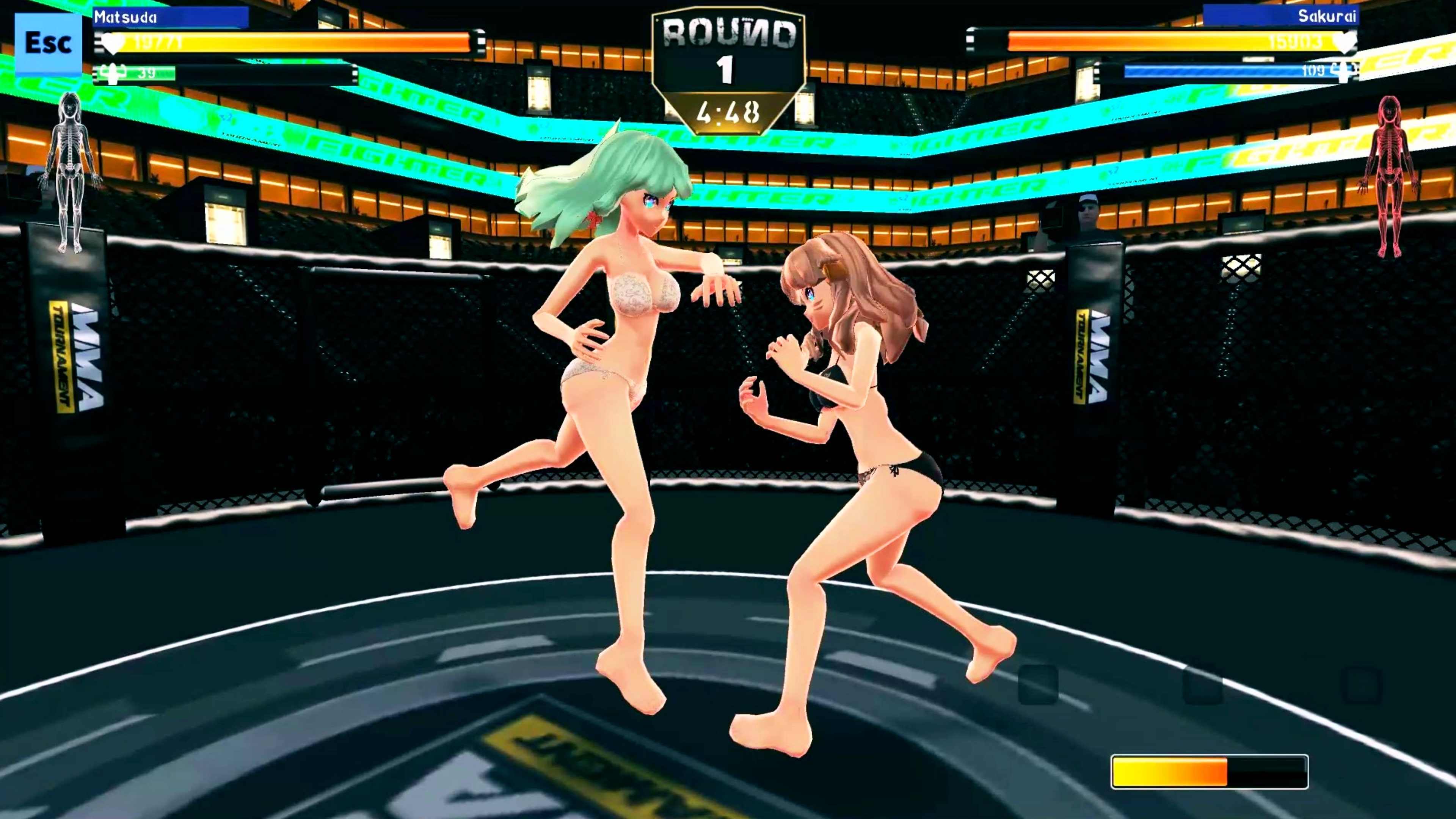Click Matsuda's stamina value showing 39
The width and height of the screenshot is (1456, 819).
146,74
